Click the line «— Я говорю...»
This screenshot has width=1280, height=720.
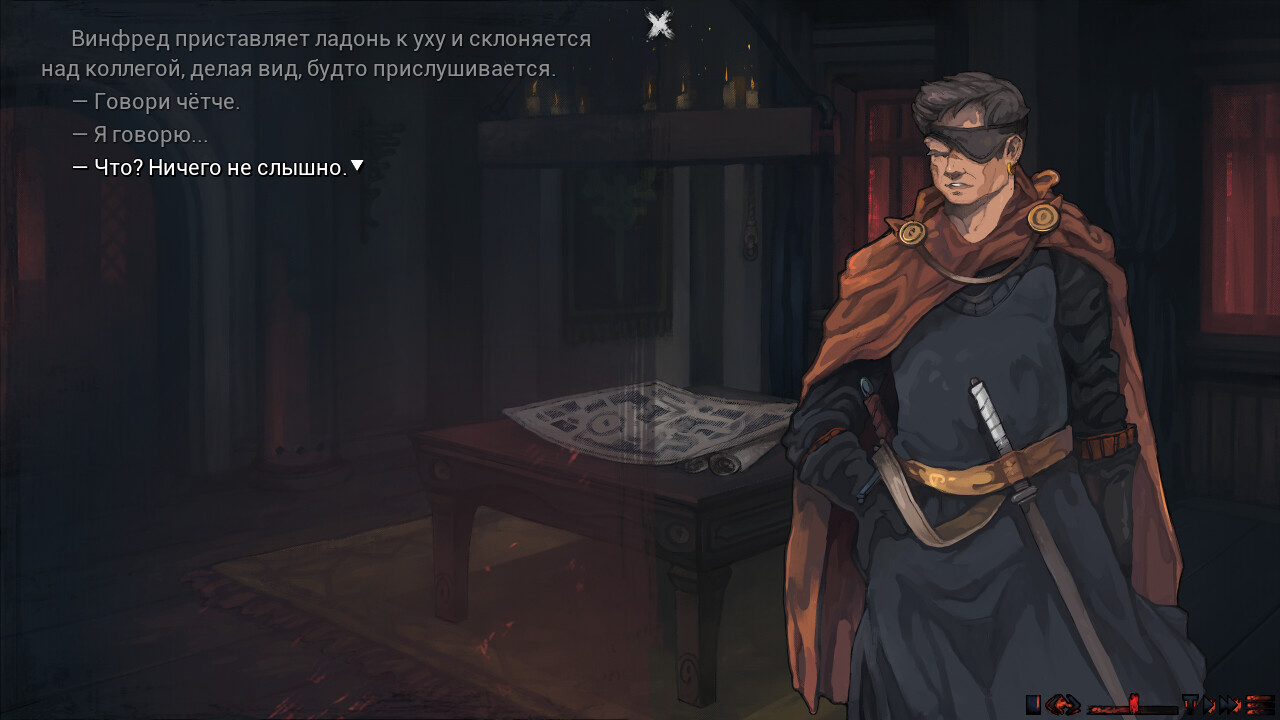tap(143, 134)
